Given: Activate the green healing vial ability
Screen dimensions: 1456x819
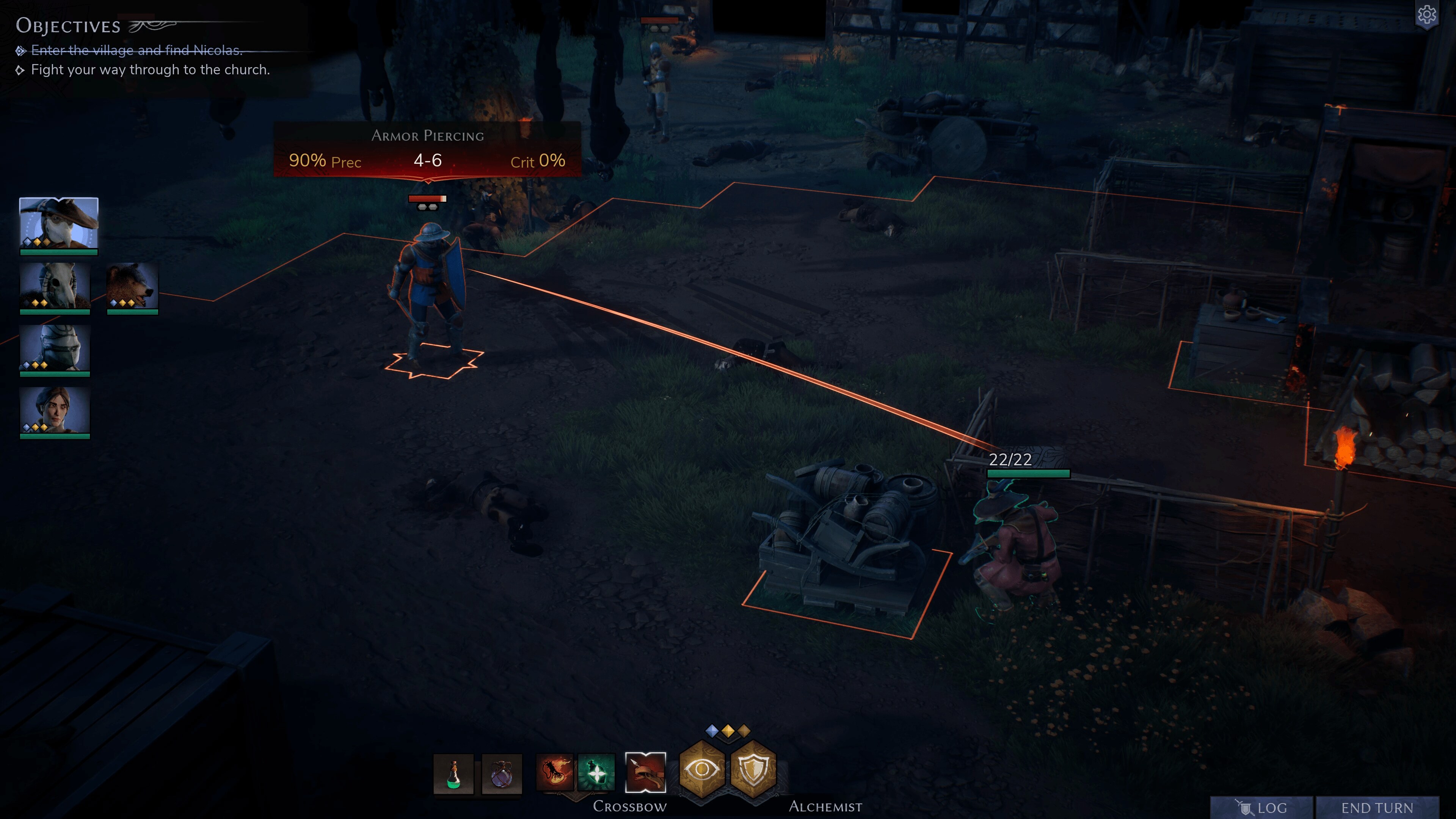Looking at the screenshot, I should point(596,772).
